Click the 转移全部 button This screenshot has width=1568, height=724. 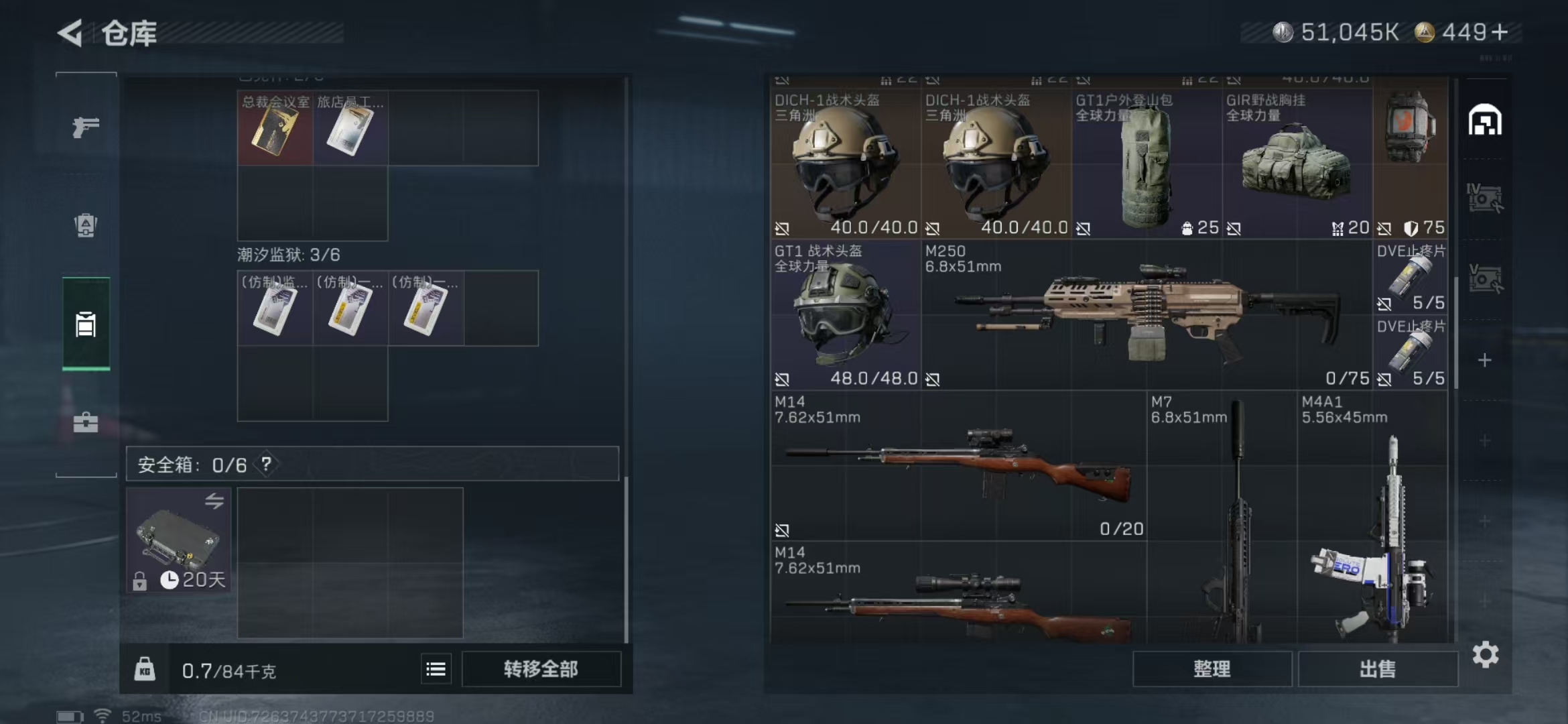pos(541,669)
